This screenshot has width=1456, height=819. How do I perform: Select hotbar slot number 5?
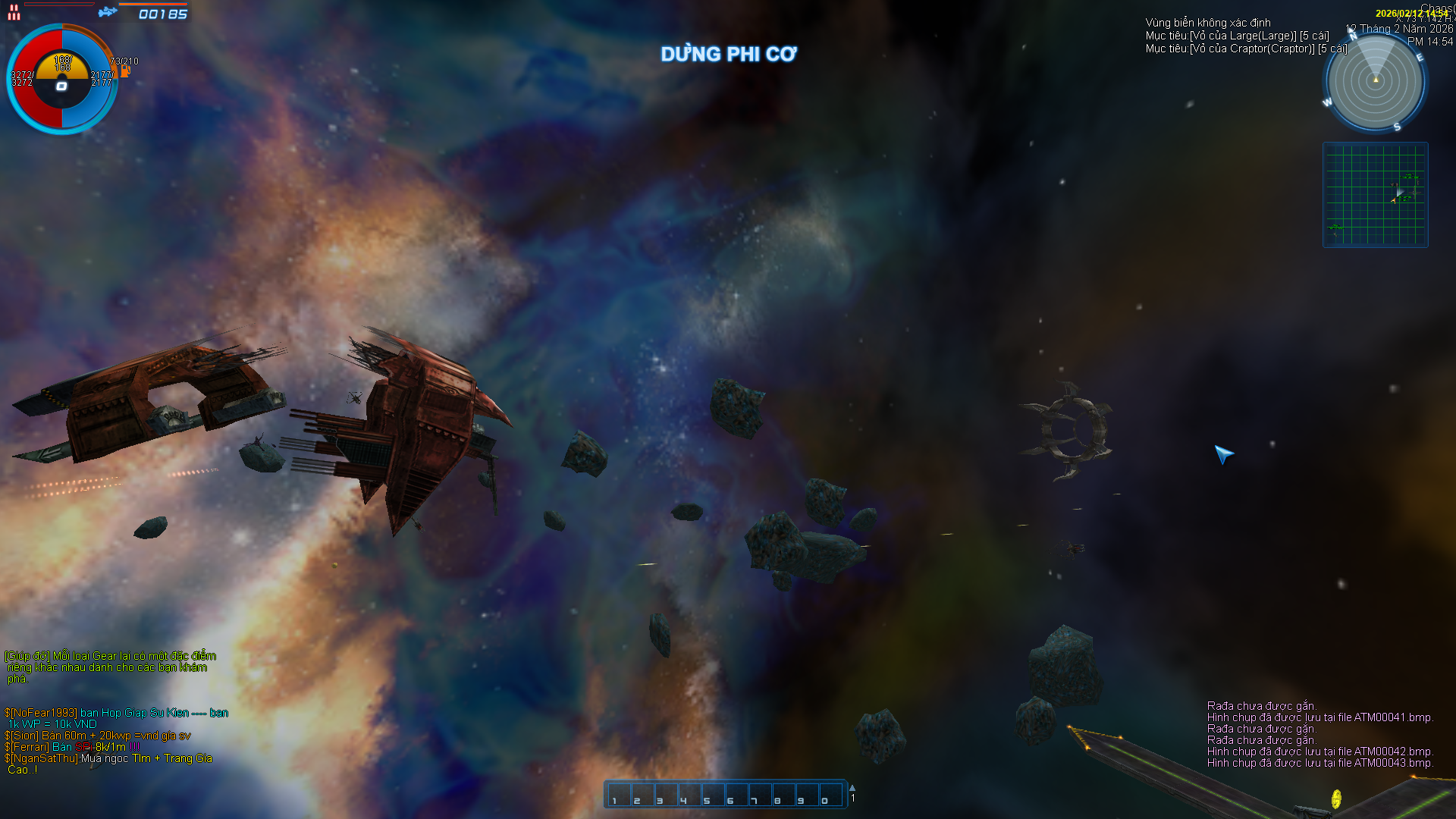[713, 795]
